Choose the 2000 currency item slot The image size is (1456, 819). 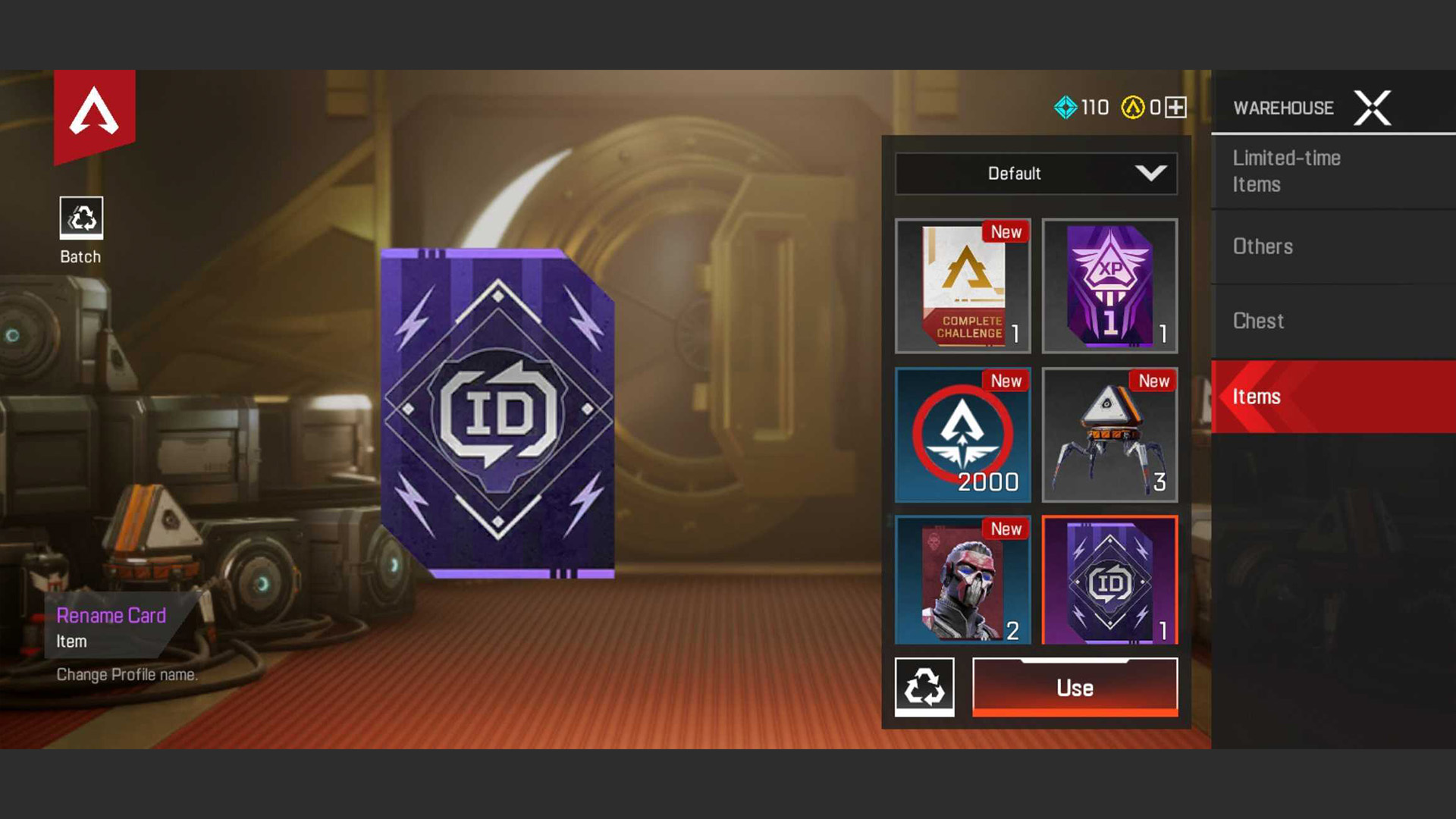click(x=962, y=435)
